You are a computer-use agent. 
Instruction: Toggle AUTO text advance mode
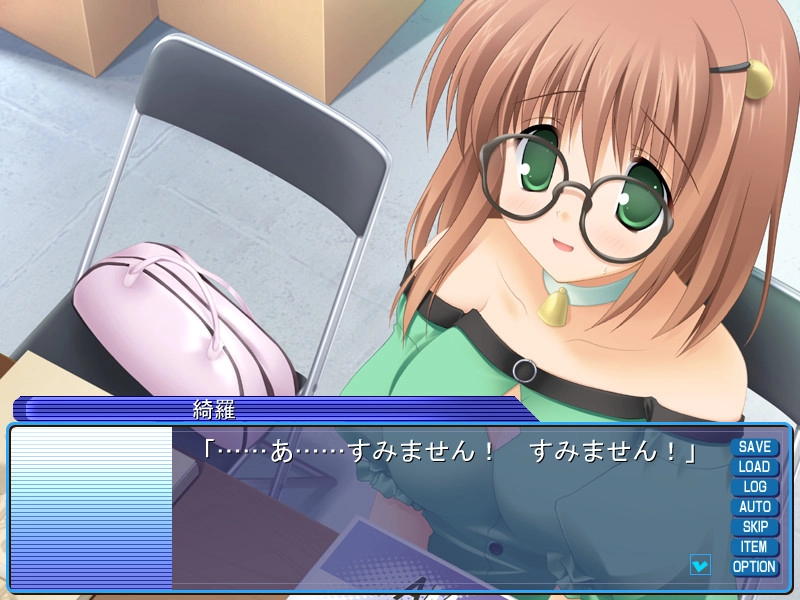coord(754,507)
